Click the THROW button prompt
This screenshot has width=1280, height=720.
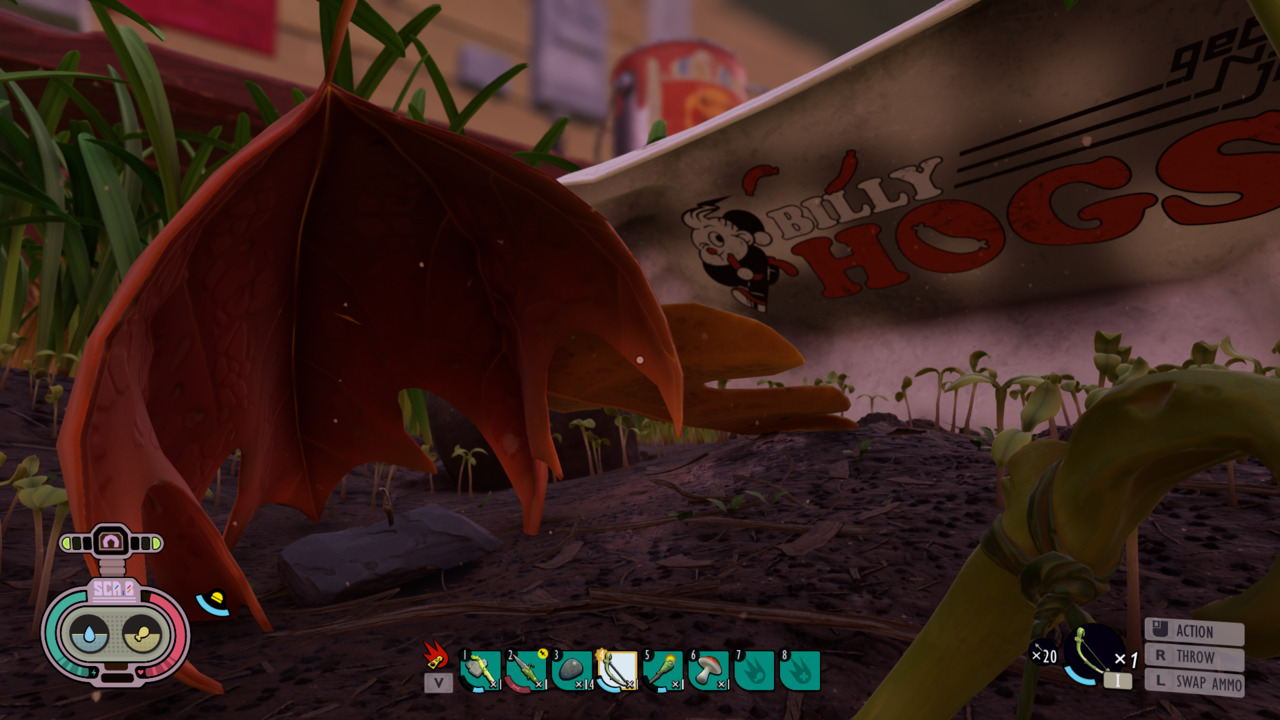pyautogui.click(x=1195, y=657)
